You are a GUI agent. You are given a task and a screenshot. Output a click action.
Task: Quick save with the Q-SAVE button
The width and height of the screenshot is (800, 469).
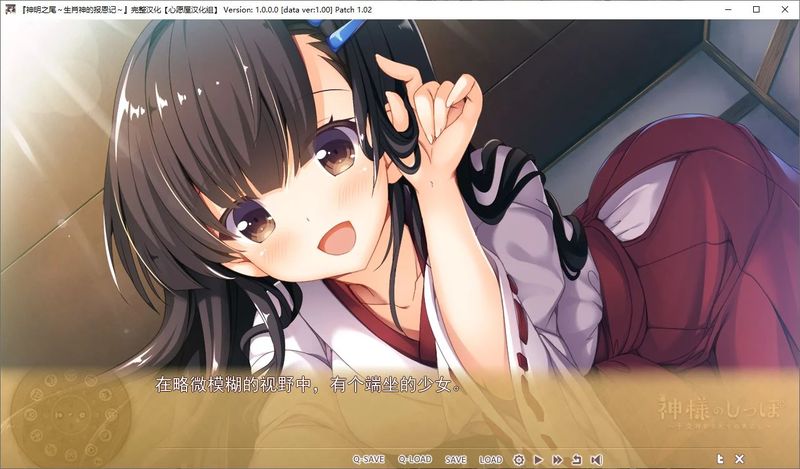point(368,459)
